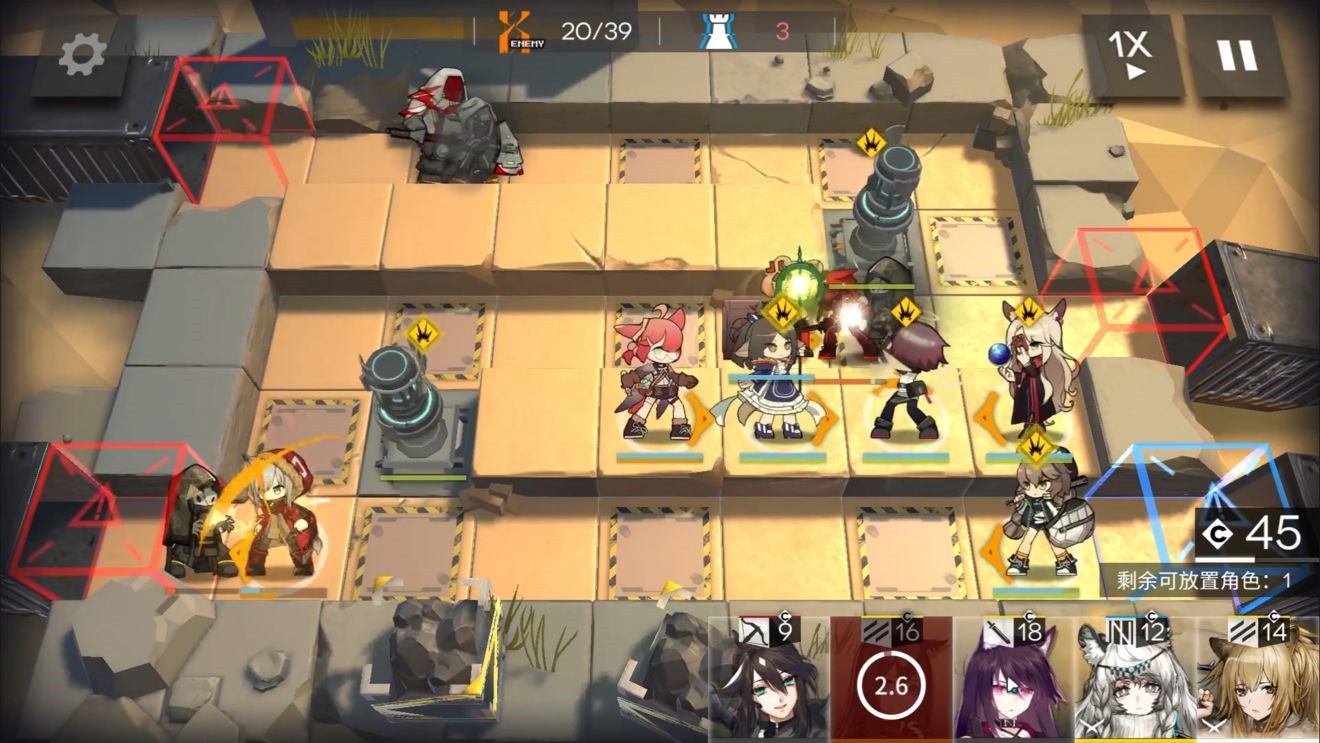Choose the cost 18 purple-haired guard card
Viewport: 1320px width, 743px height.
(1012, 682)
